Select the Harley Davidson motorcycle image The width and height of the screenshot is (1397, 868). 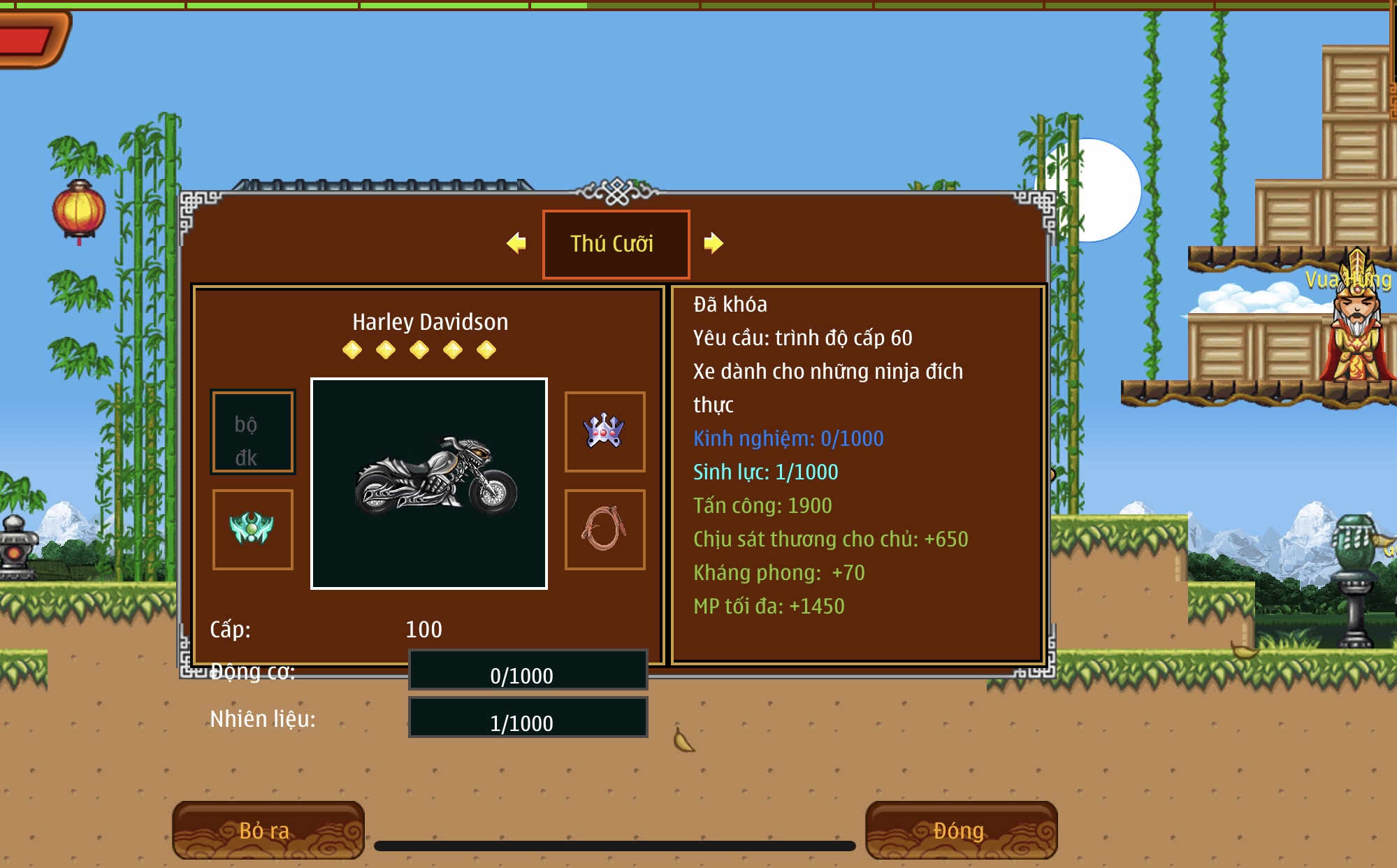429,484
